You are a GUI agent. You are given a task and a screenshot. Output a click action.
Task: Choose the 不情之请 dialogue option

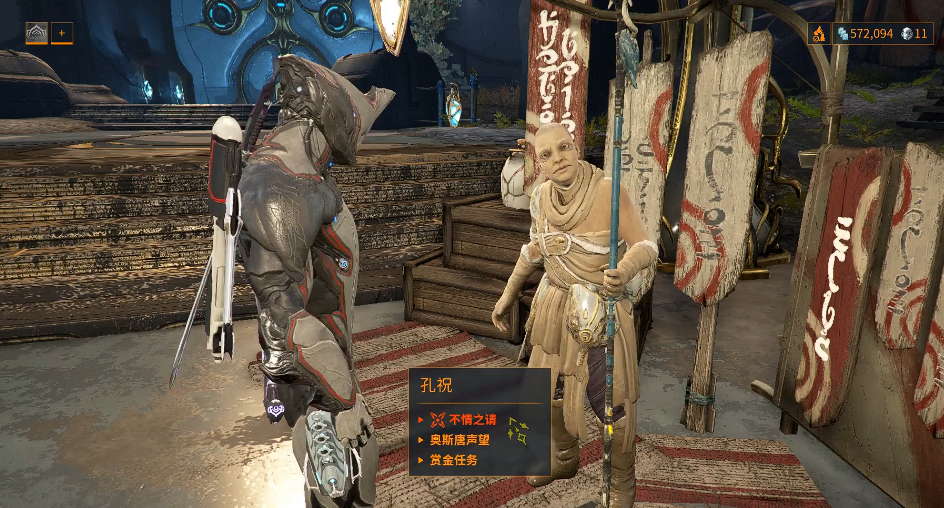(x=471, y=420)
